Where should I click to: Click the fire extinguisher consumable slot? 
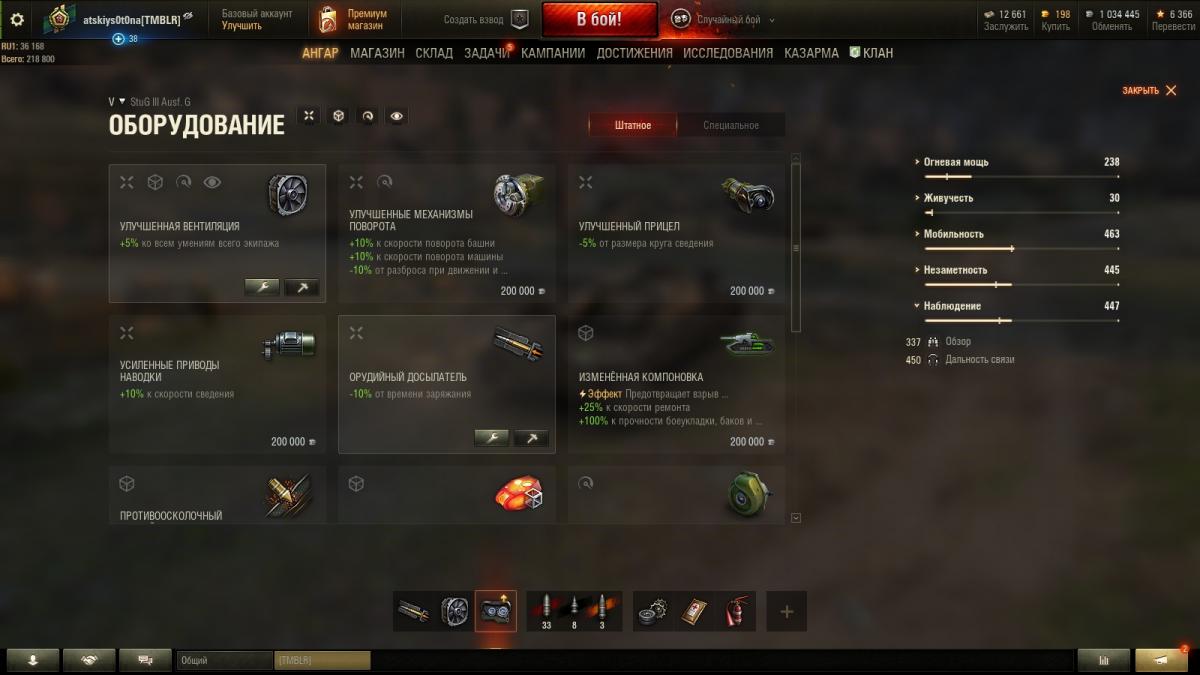pyautogui.click(x=736, y=611)
